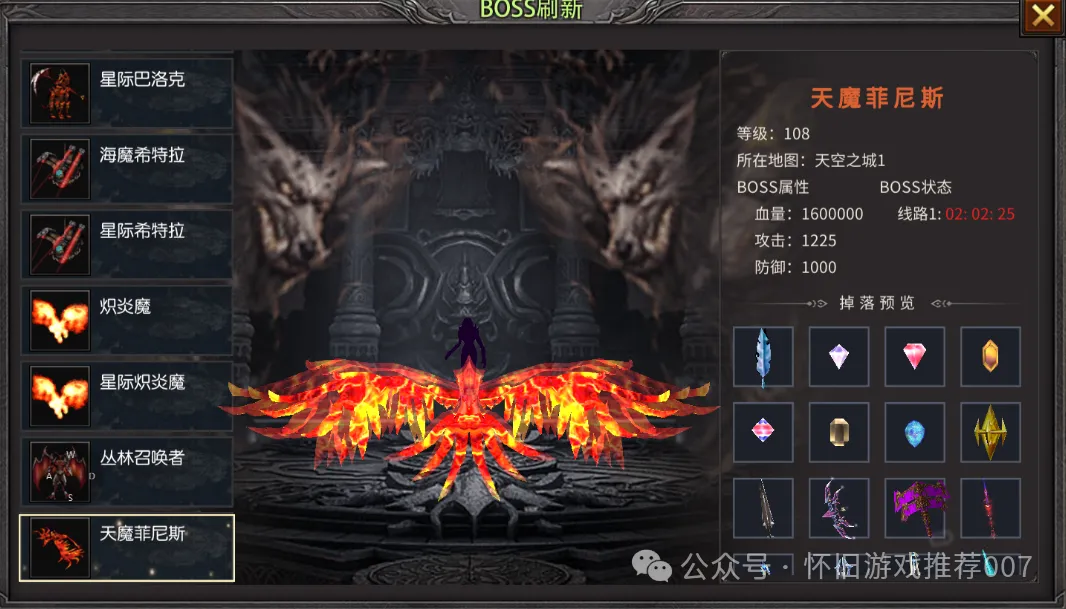This screenshot has width=1066, height=609.
Task: Inspect the grey sword weapon drop
Action: tap(763, 508)
